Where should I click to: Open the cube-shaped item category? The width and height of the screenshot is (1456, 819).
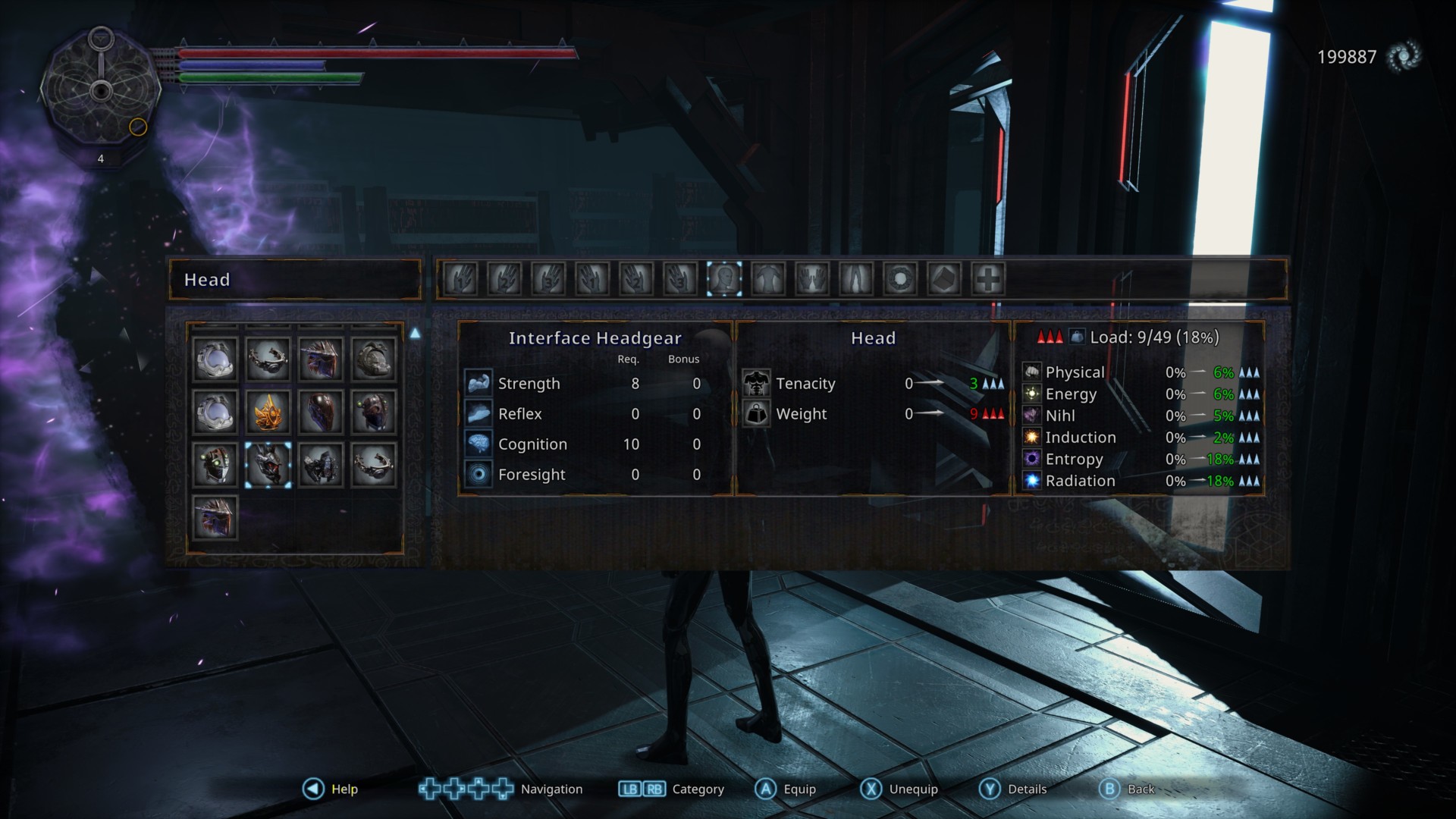944,280
